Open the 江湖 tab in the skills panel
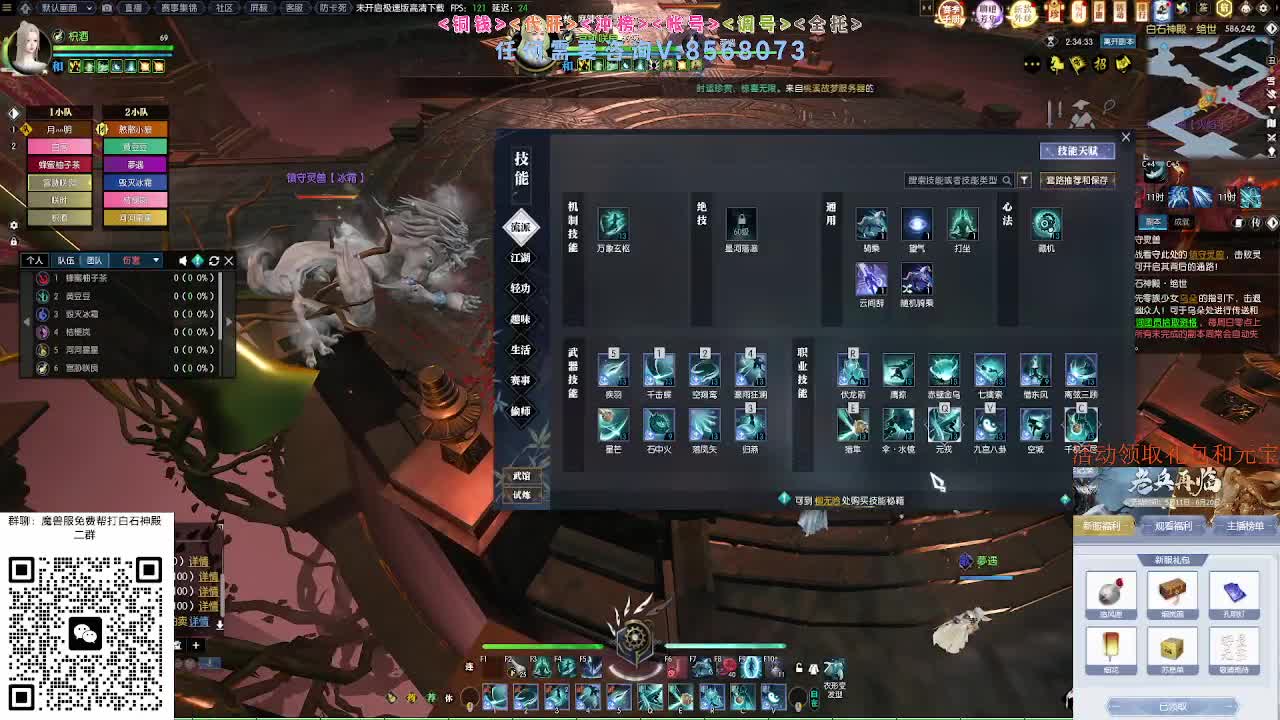The width and height of the screenshot is (1280, 720). 520,258
